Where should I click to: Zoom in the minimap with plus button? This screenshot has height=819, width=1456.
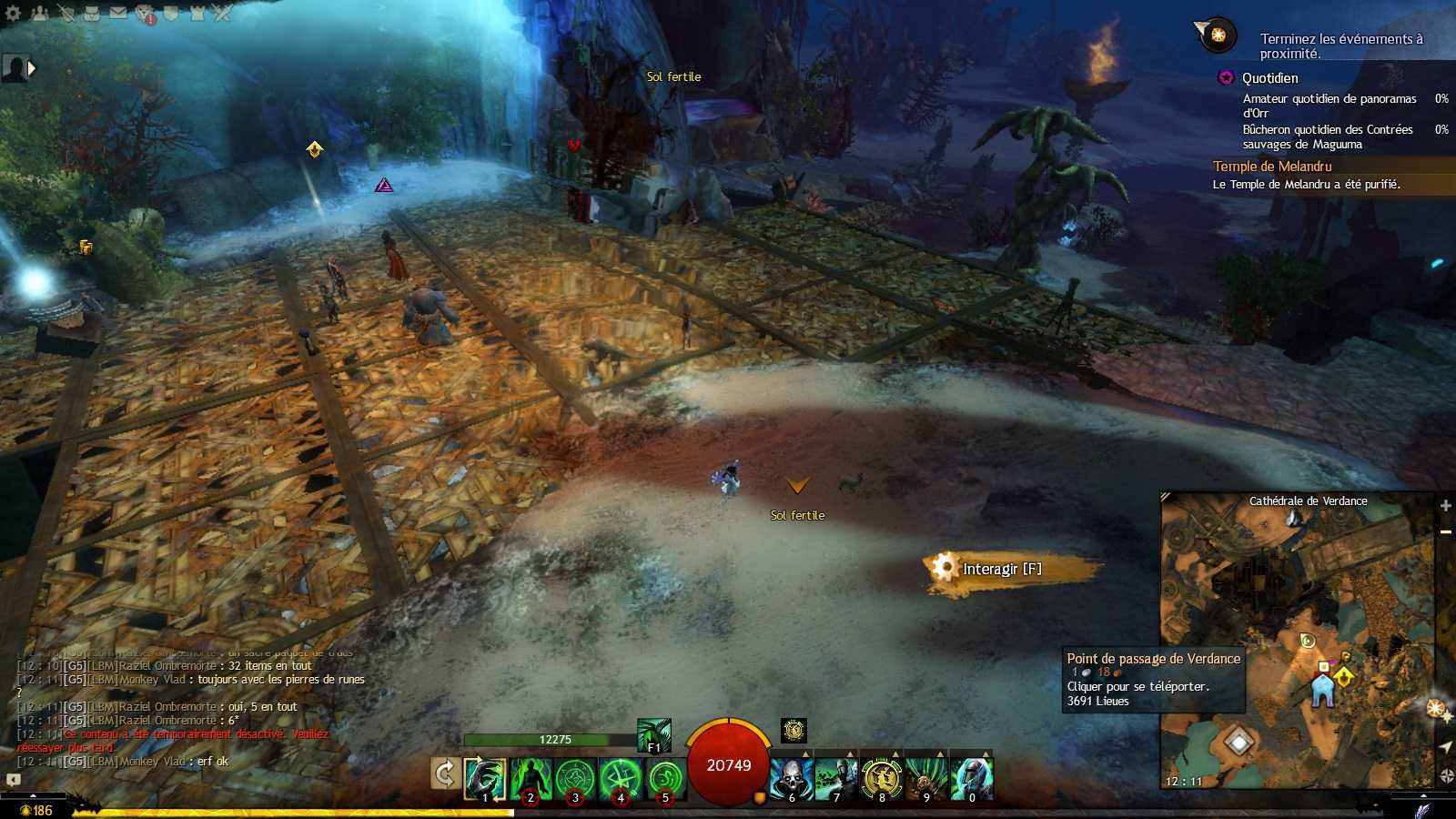click(1445, 505)
